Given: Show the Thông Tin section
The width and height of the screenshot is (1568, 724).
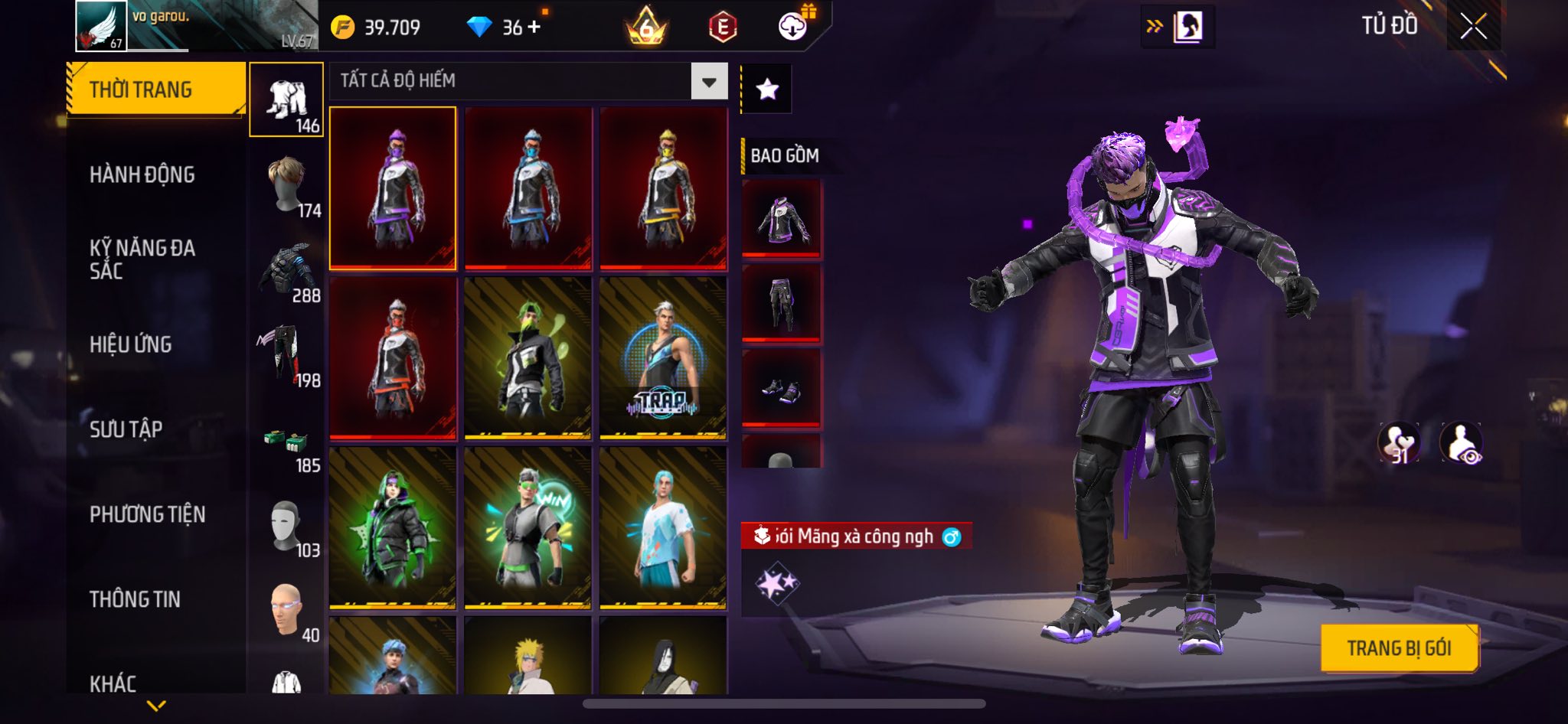Looking at the screenshot, I should point(136,599).
